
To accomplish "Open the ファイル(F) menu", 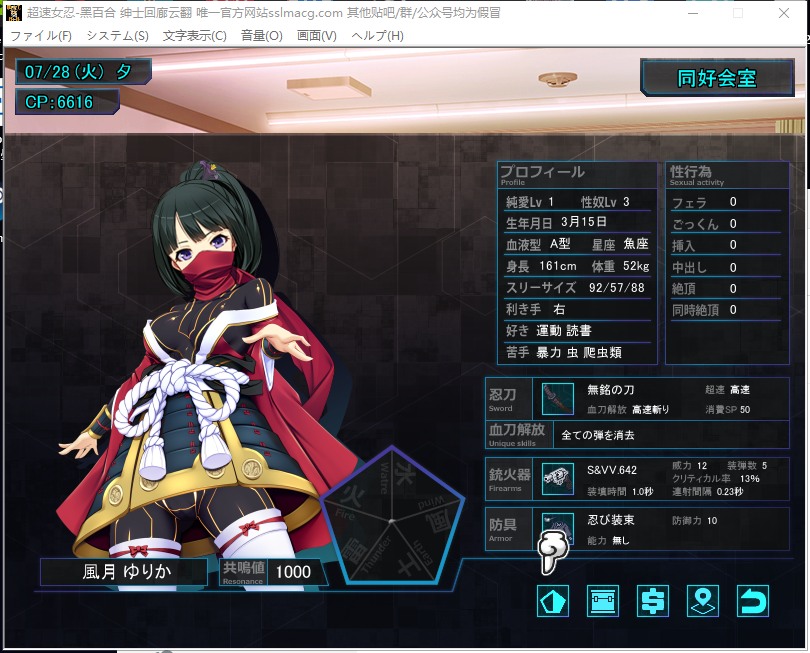I will [41, 35].
